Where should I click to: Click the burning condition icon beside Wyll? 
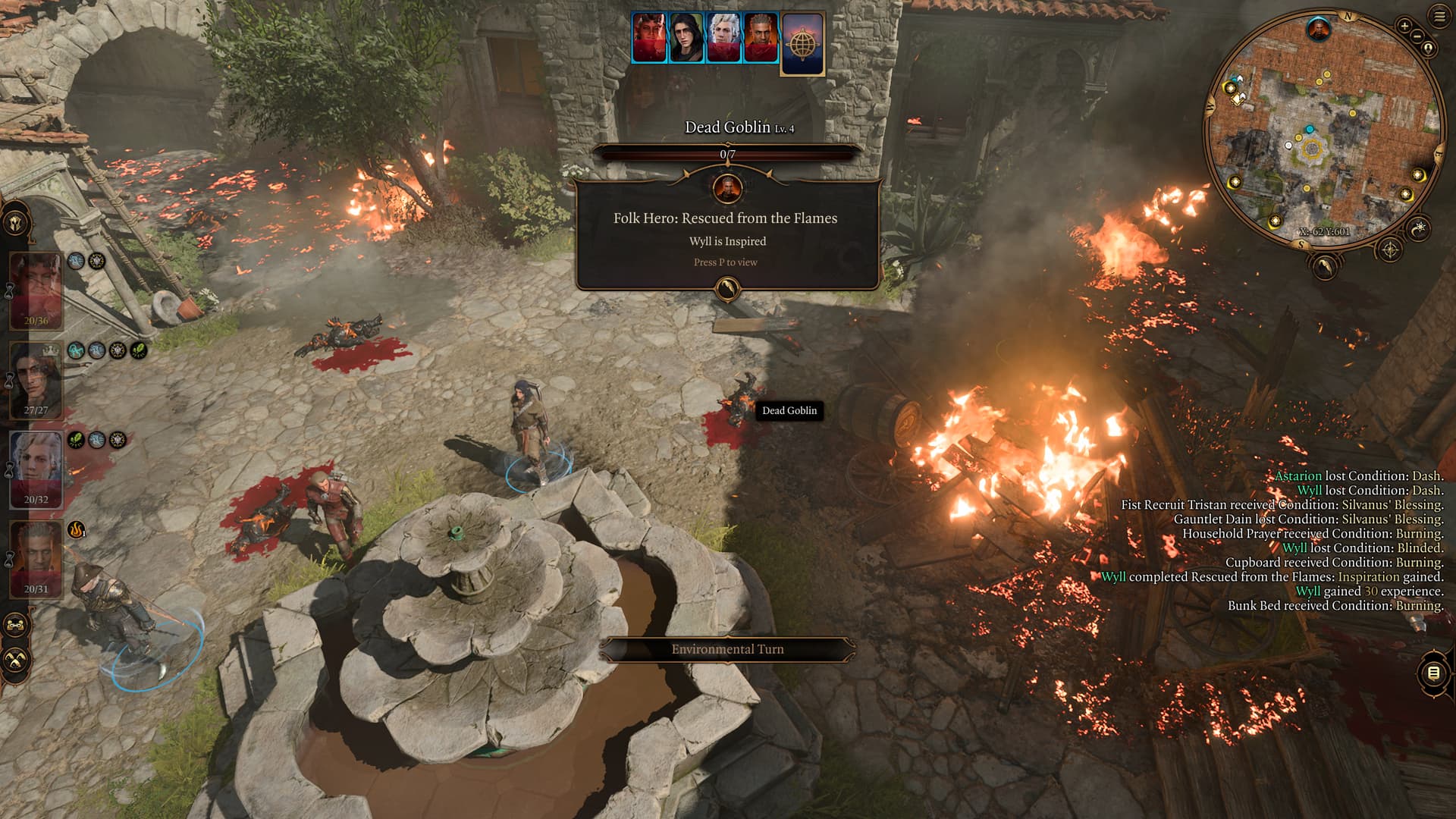pyautogui.click(x=76, y=529)
